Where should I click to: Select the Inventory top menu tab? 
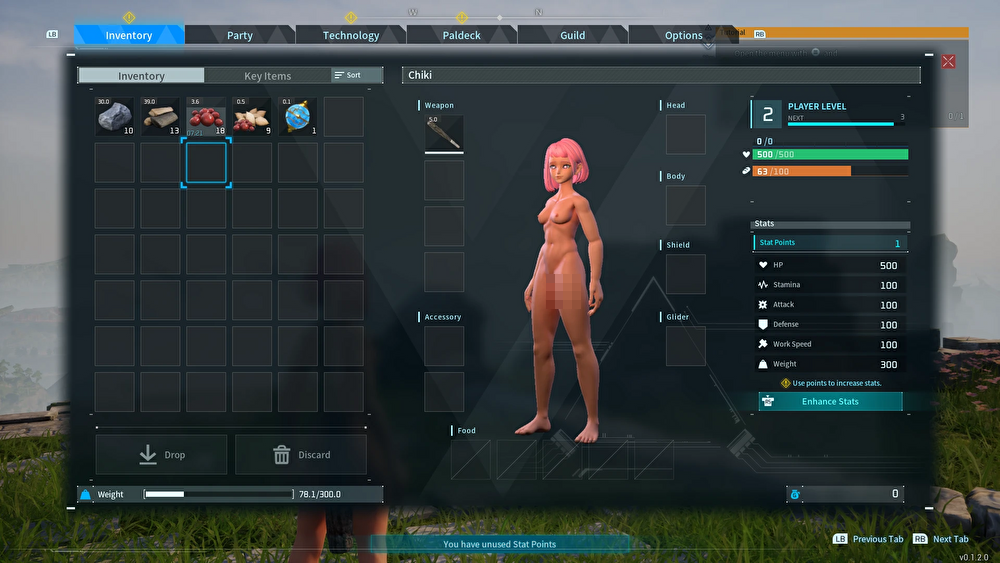coord(129,35)
